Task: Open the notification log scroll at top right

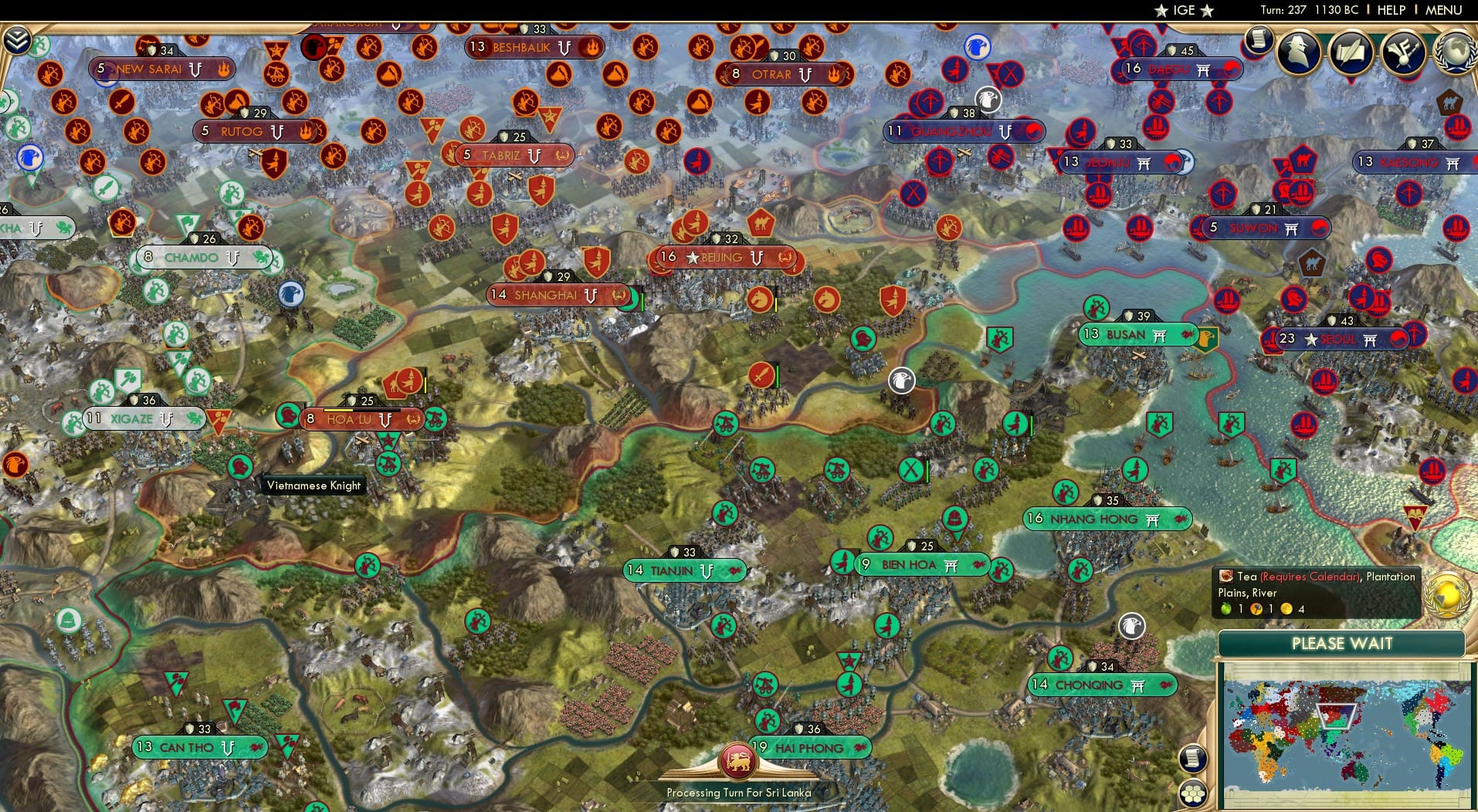Action: [x=1259, y=40]
